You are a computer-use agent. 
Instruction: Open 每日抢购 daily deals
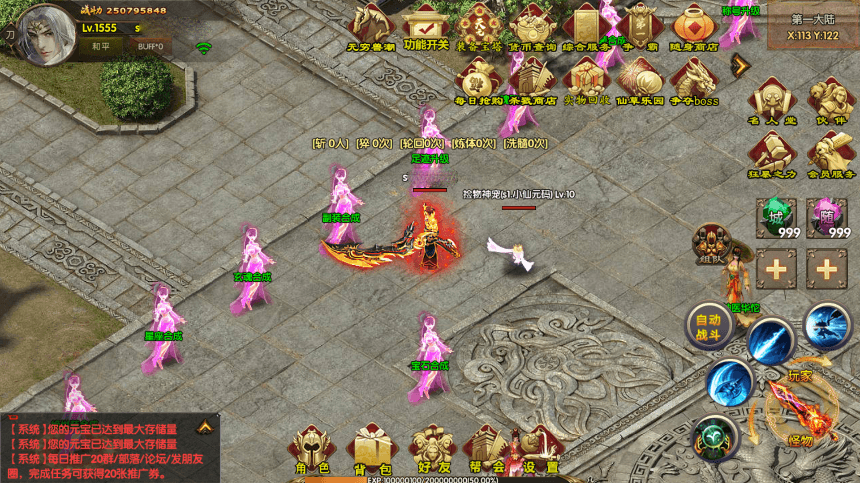coord(479,80)
